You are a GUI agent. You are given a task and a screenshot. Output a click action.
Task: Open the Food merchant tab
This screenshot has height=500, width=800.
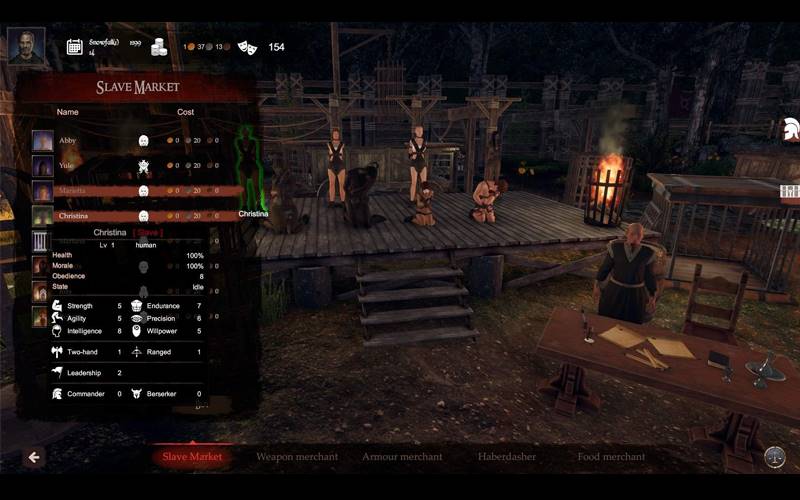[611, 457]
